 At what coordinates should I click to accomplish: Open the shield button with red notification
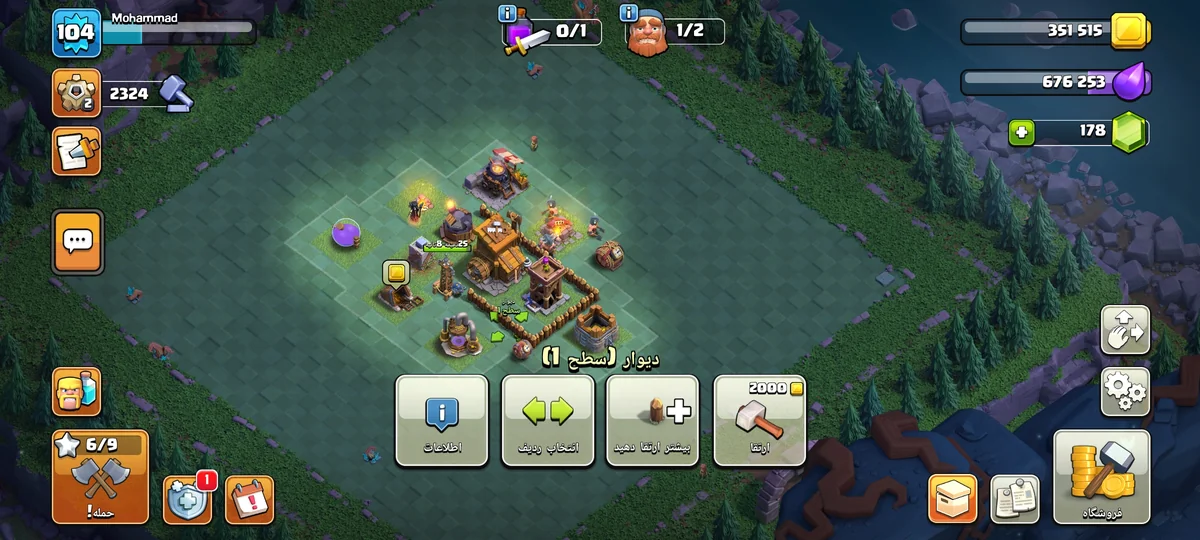tap(188, 499)
